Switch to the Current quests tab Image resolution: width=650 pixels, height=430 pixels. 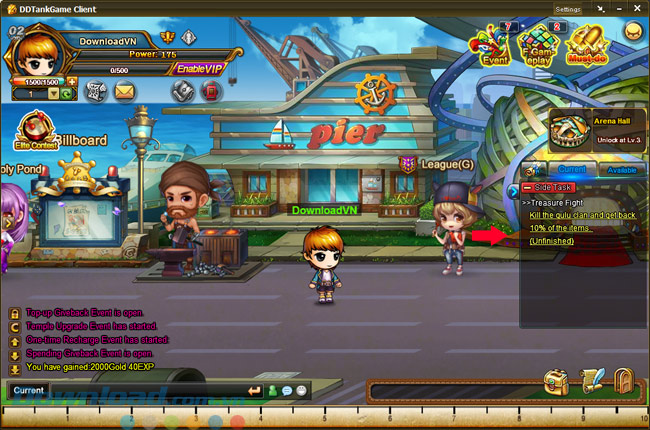click(x=572, y=169)
